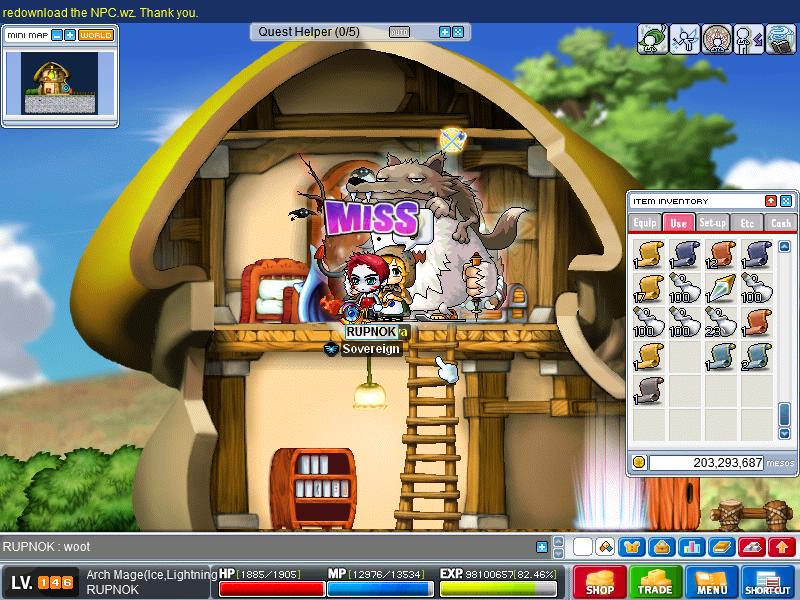Open the Cash Shop with the SHOP button
The height and width of the screenshot is (600, 800).
(600, 582)
